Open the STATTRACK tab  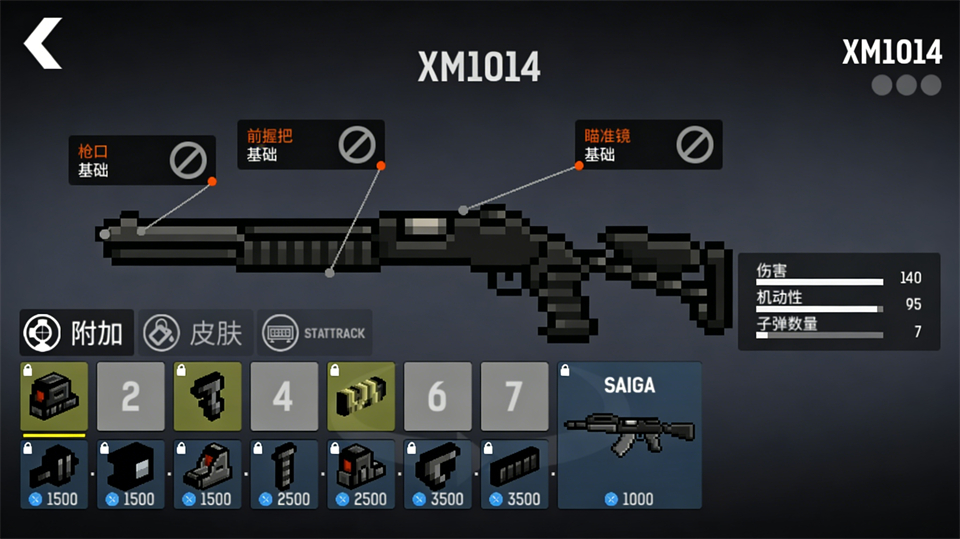coord(315,333)
